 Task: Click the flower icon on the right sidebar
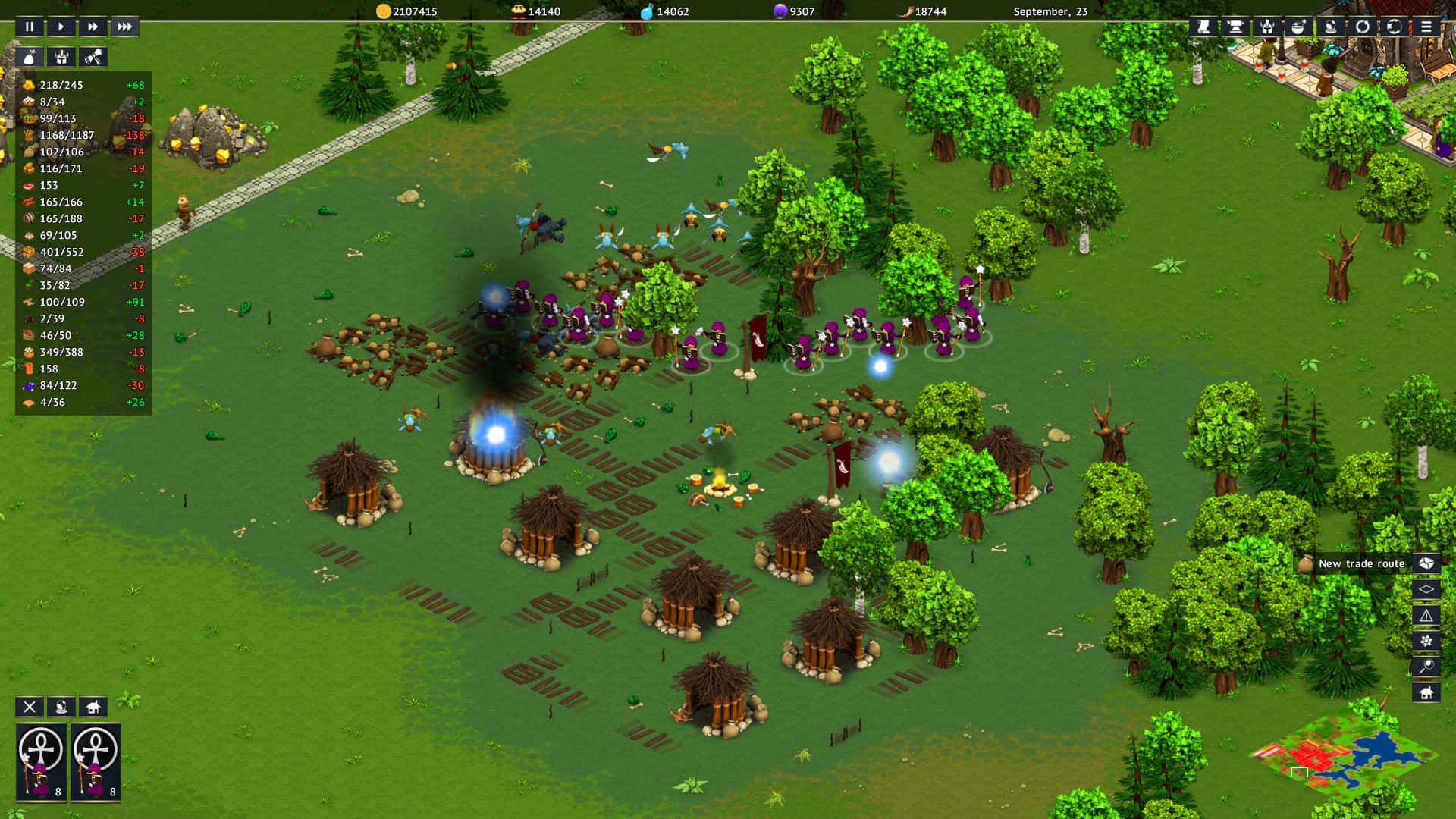tap(1426, 640)
